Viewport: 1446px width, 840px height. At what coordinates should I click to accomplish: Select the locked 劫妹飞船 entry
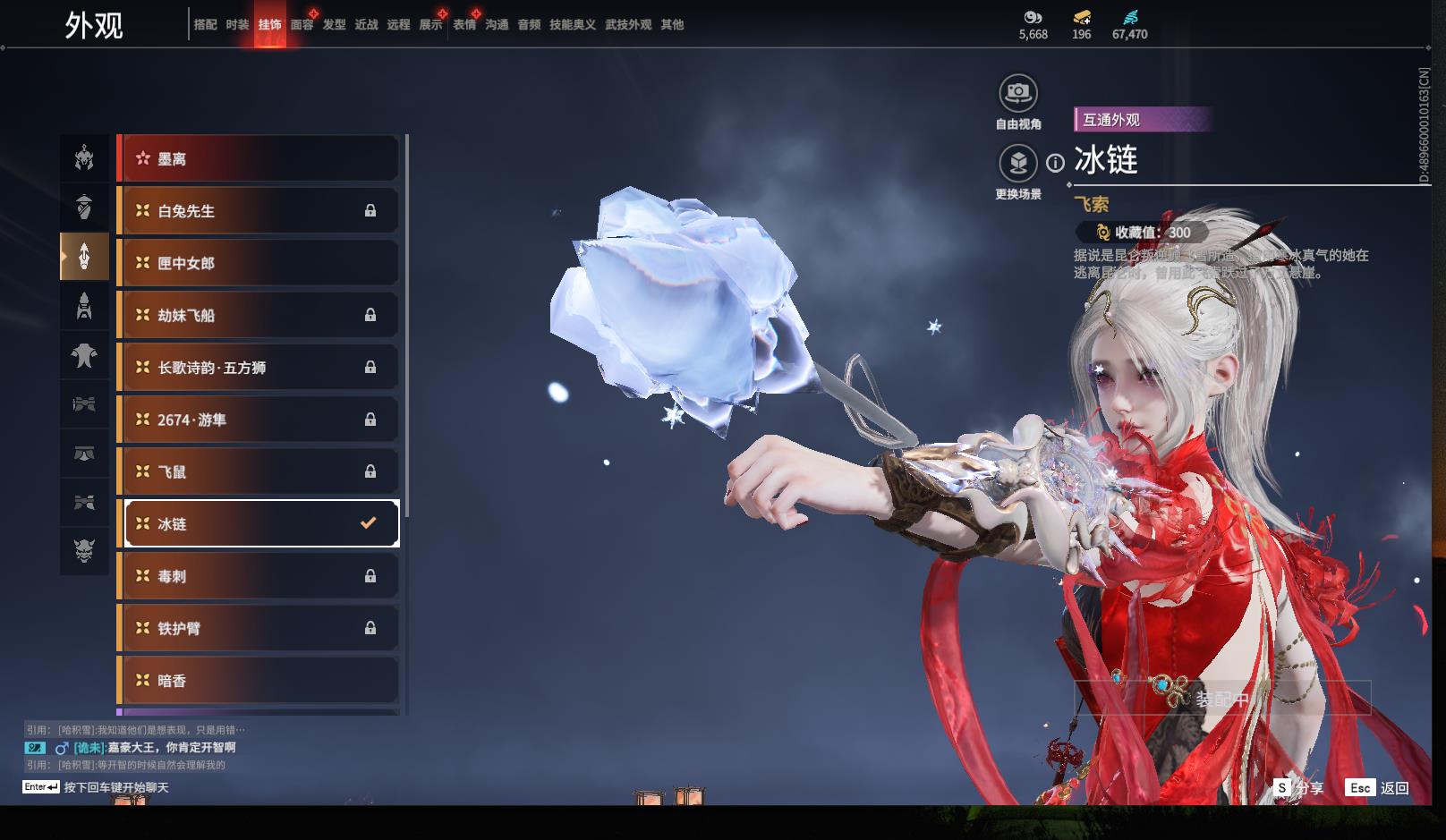pos(258,315)
